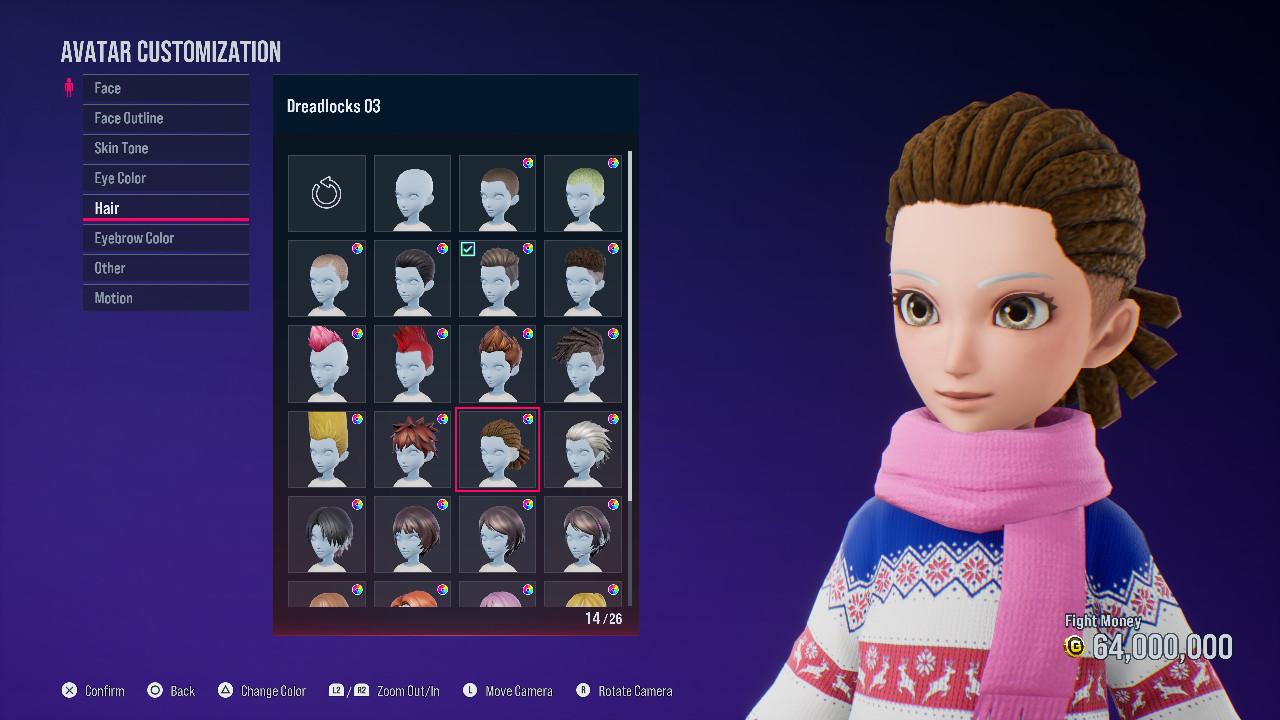Open the Motion menu entry
The height and width of the screenshot is (720, 1280).
click(x=165, y=298)
